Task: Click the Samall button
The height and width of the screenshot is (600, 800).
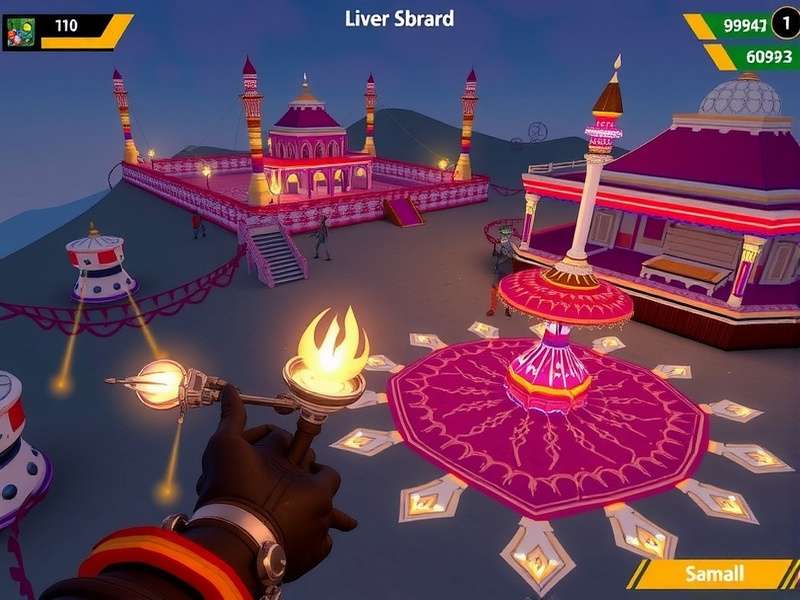Action: pos(714,574)
